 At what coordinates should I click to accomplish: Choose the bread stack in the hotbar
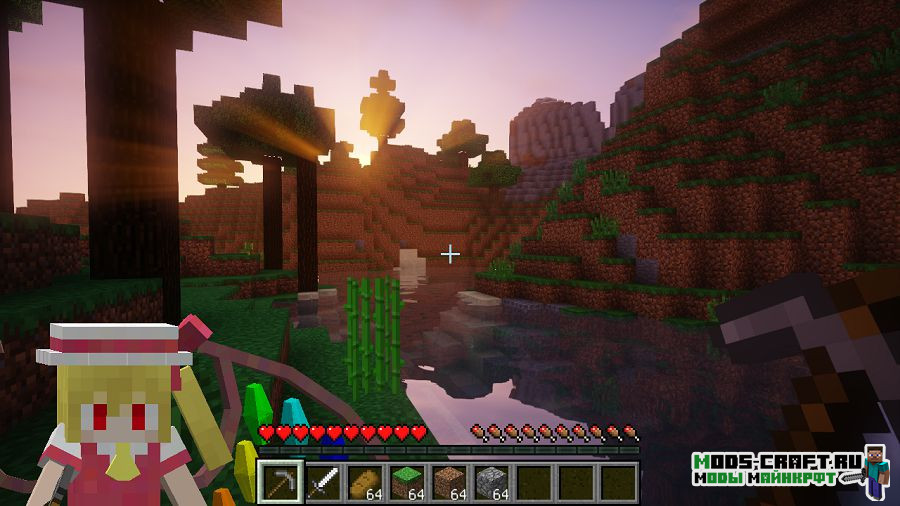(364, 482)
